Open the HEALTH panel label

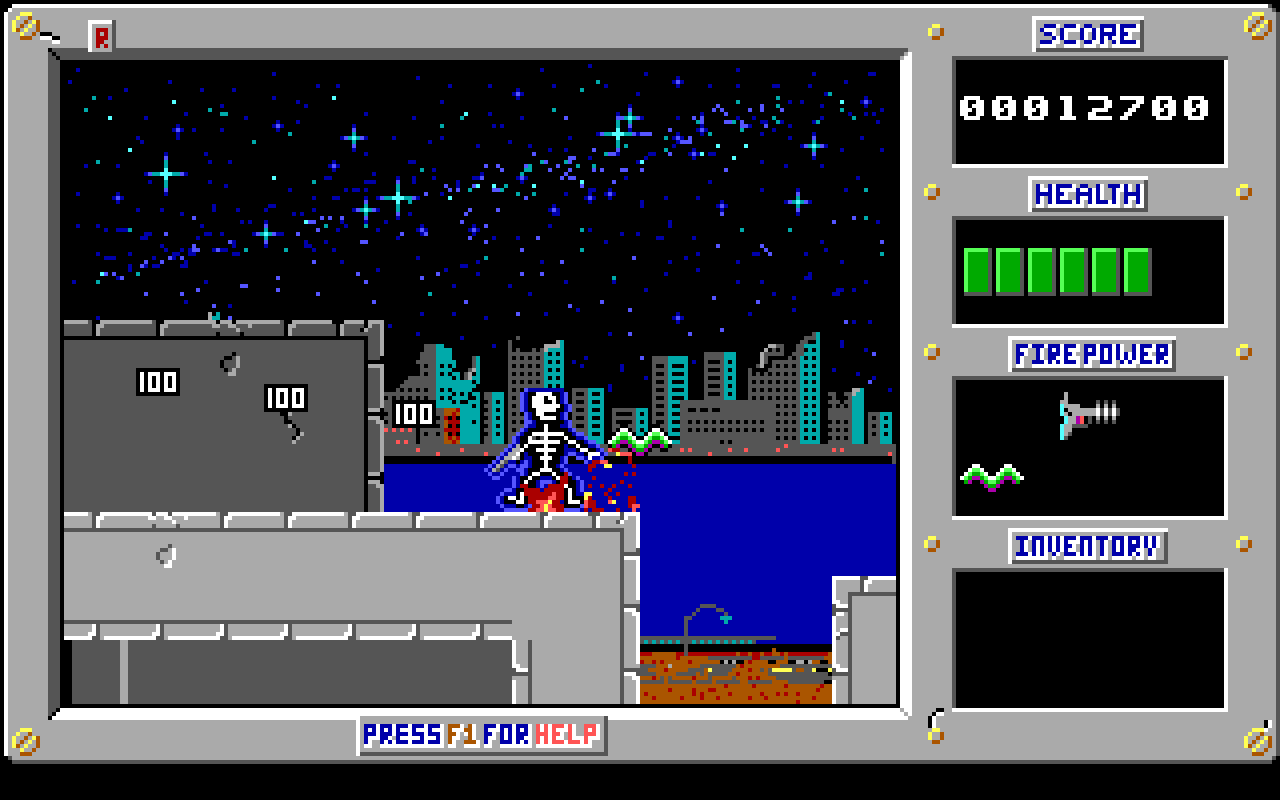[x=1088, y=194]
